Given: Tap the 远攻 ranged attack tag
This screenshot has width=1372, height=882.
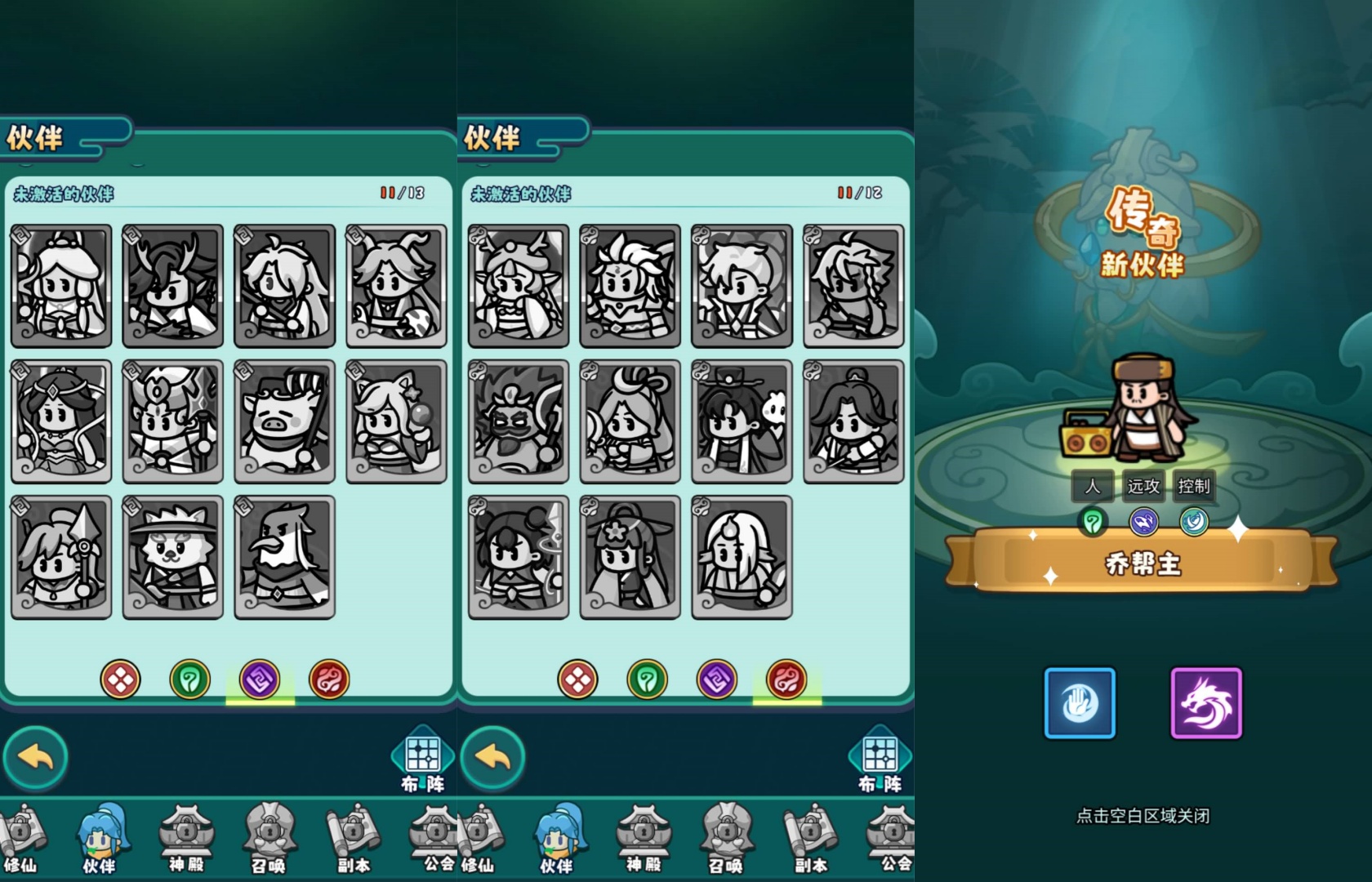Looking at the screenshot, I should pos(1143,487).
